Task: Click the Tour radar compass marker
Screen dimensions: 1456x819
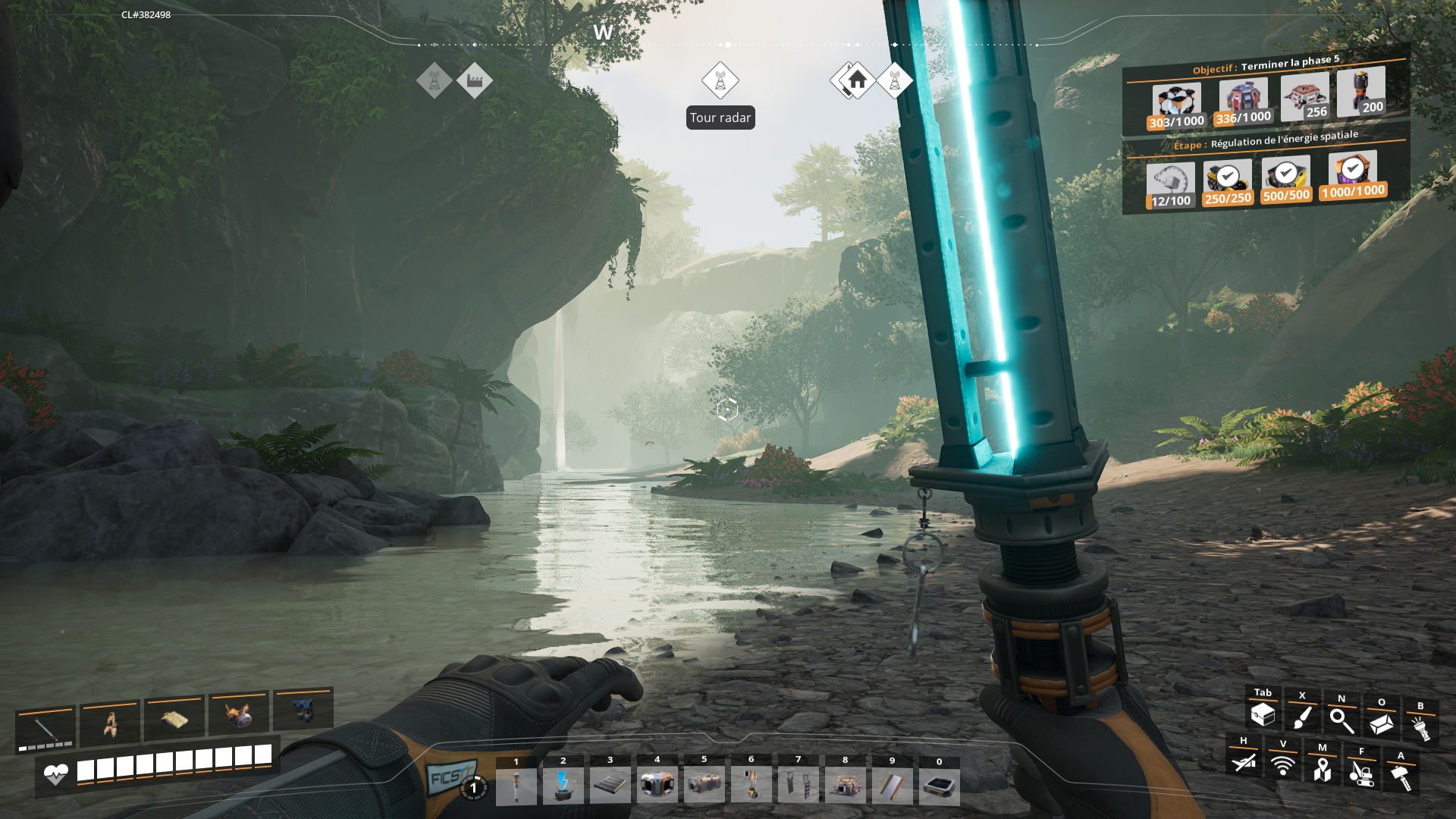Action: [x=720, y=80]
